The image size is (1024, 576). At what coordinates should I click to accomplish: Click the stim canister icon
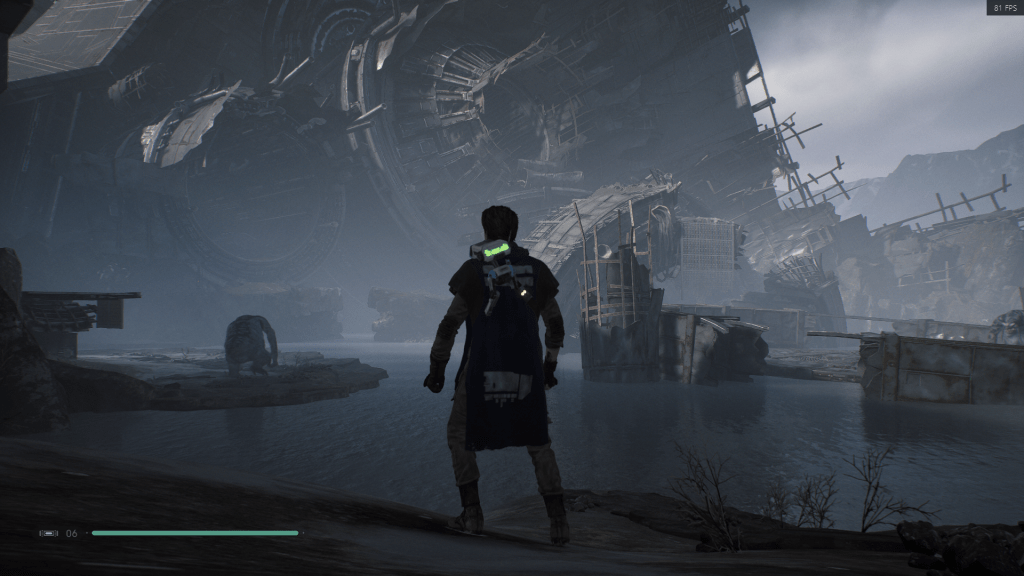coord(48,533)
